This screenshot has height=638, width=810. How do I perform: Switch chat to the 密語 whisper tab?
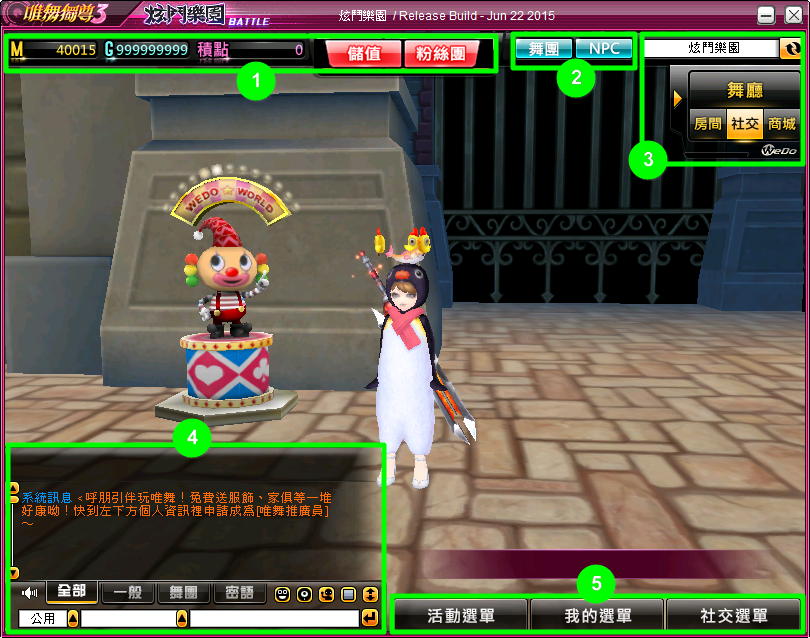pyautogui.click(x=239, y=594)
